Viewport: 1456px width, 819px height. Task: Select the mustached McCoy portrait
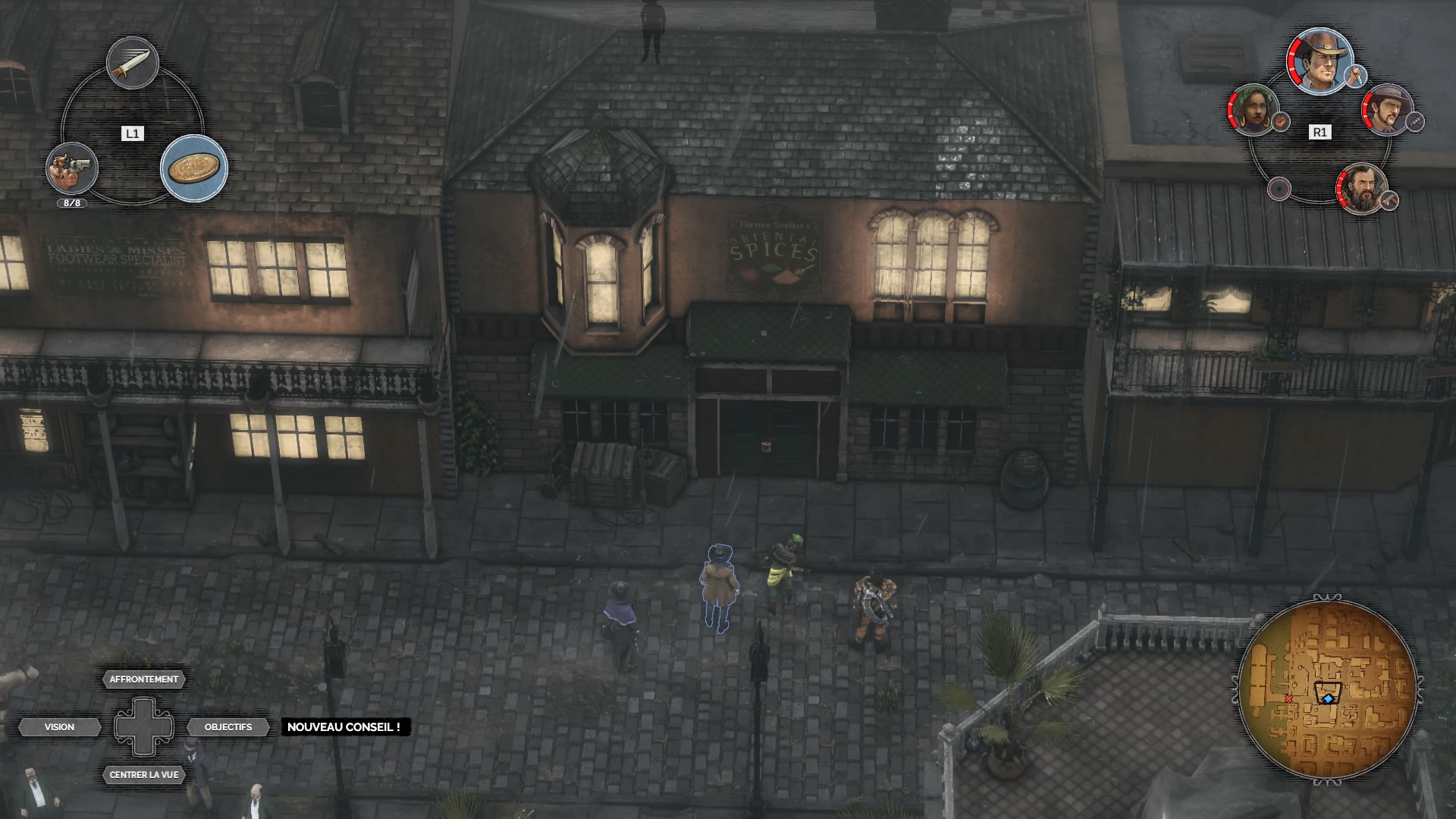1386,110
